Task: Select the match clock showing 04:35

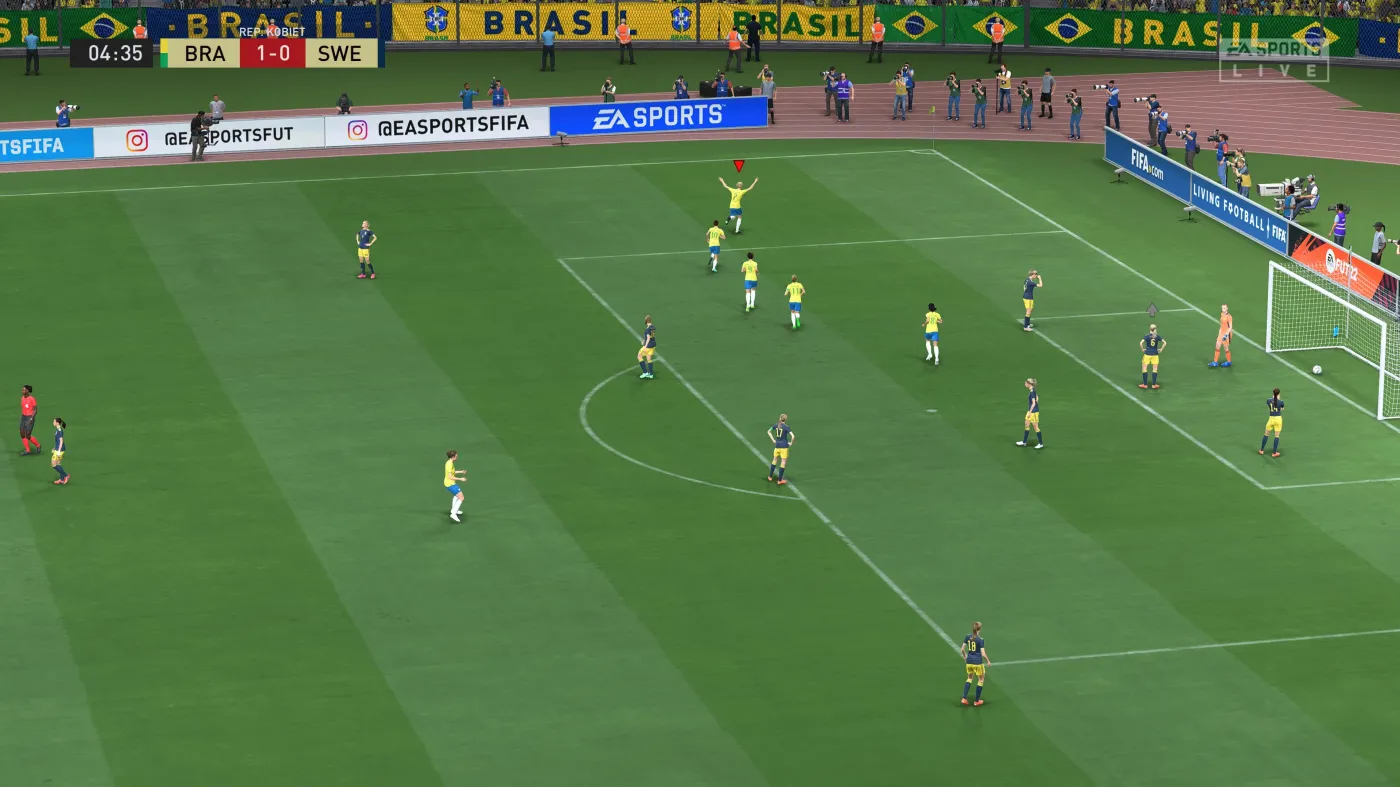Action: pos(117,53)
